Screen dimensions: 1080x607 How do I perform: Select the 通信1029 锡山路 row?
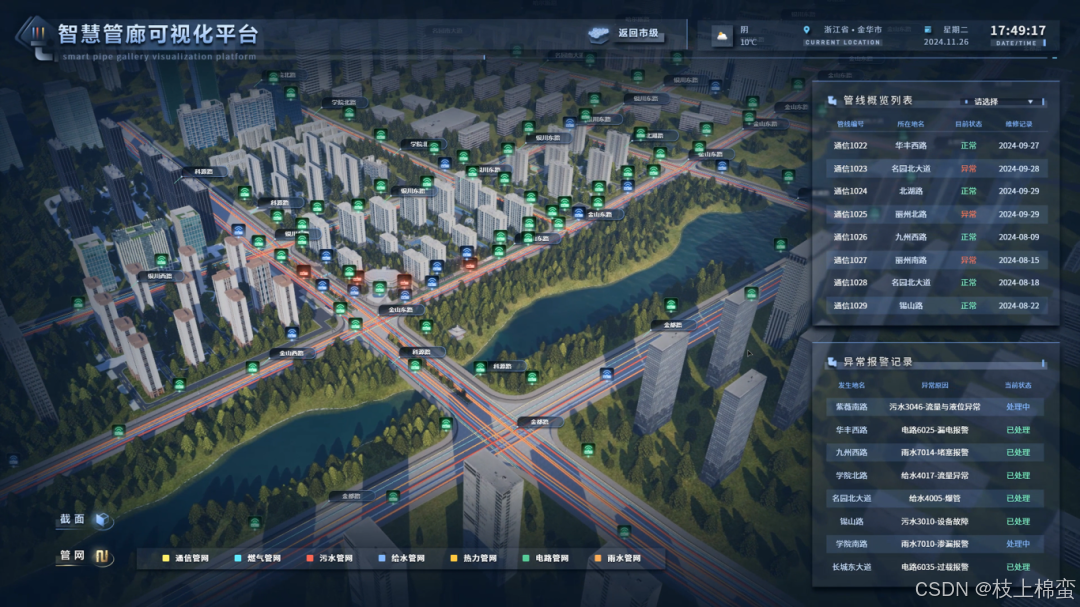[x=935, y=306]
